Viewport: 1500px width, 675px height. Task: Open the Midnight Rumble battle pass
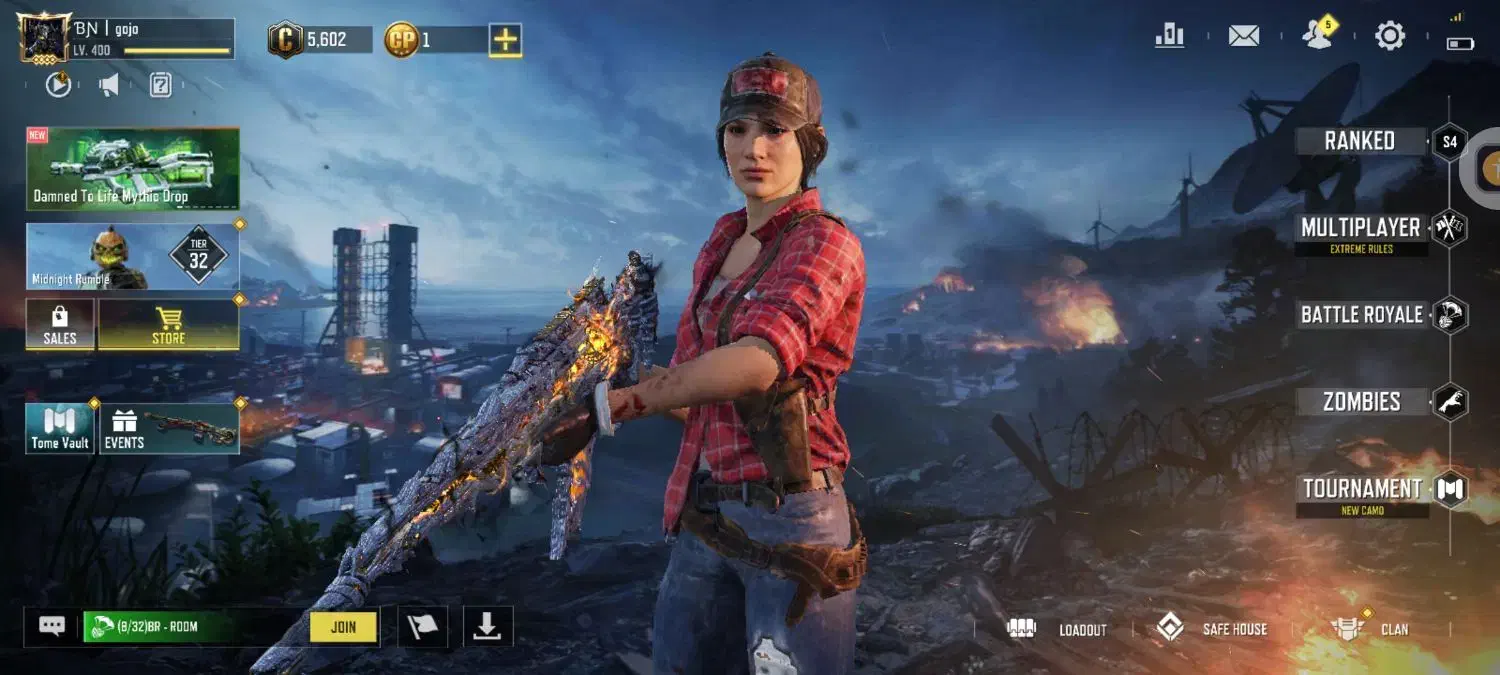pos(132,257)
